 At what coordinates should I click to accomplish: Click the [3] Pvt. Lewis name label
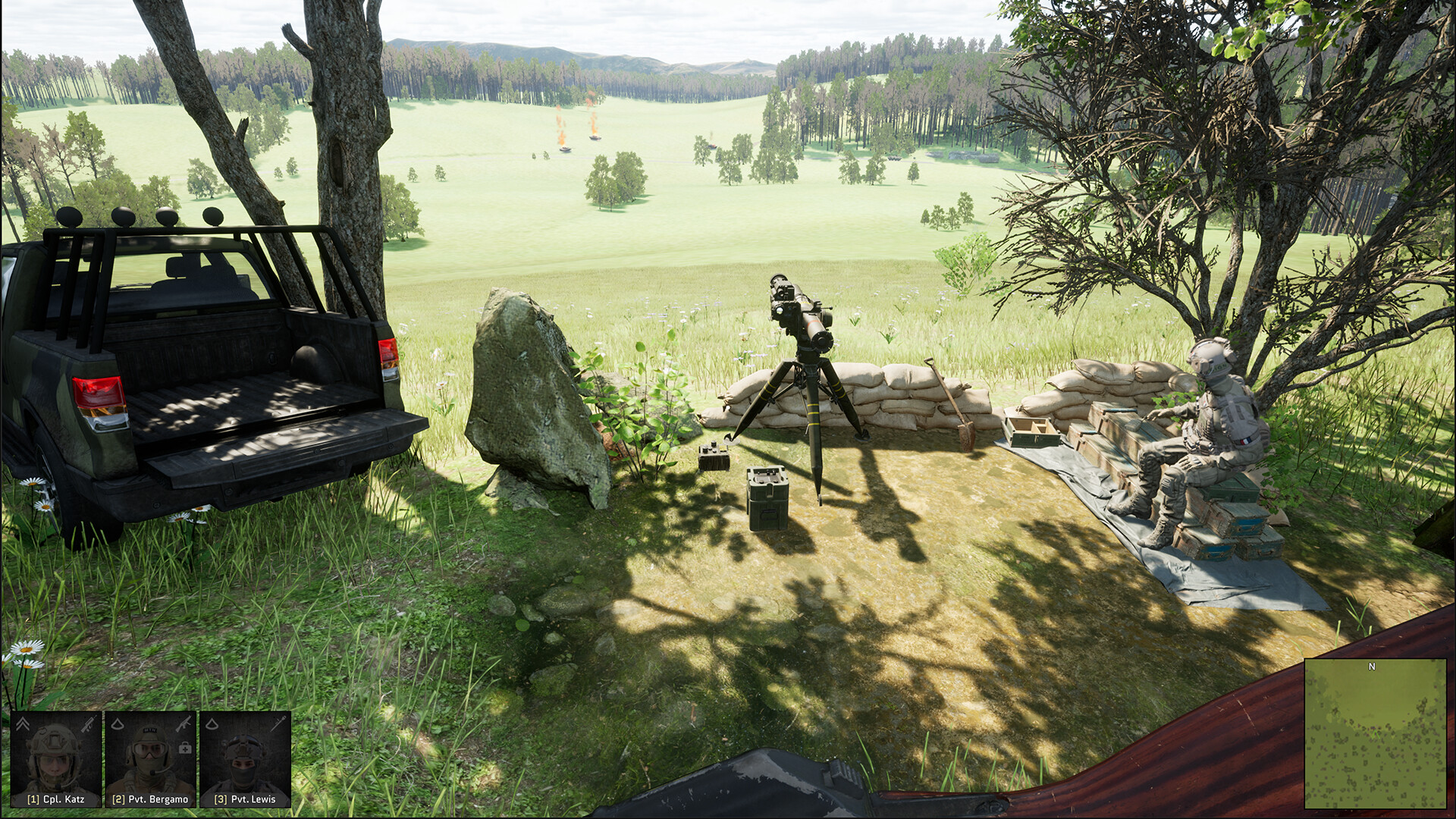click(x=244, y=801)
